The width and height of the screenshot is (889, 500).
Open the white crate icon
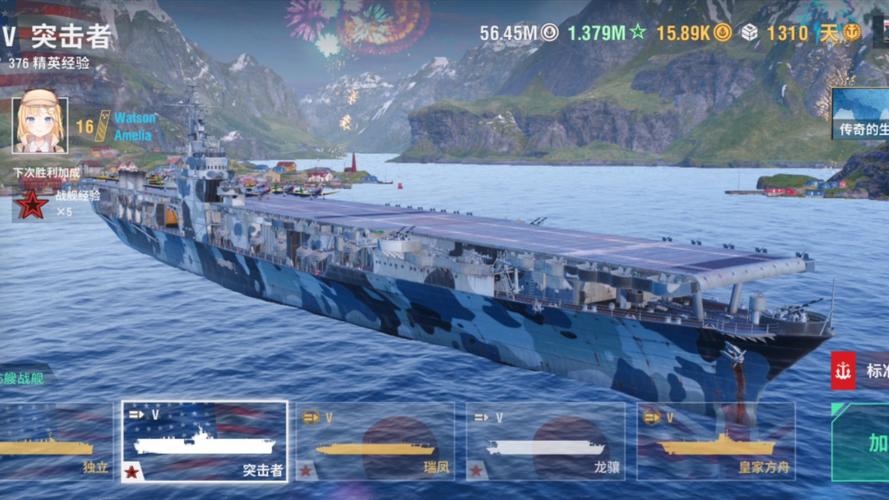[749, 32]
